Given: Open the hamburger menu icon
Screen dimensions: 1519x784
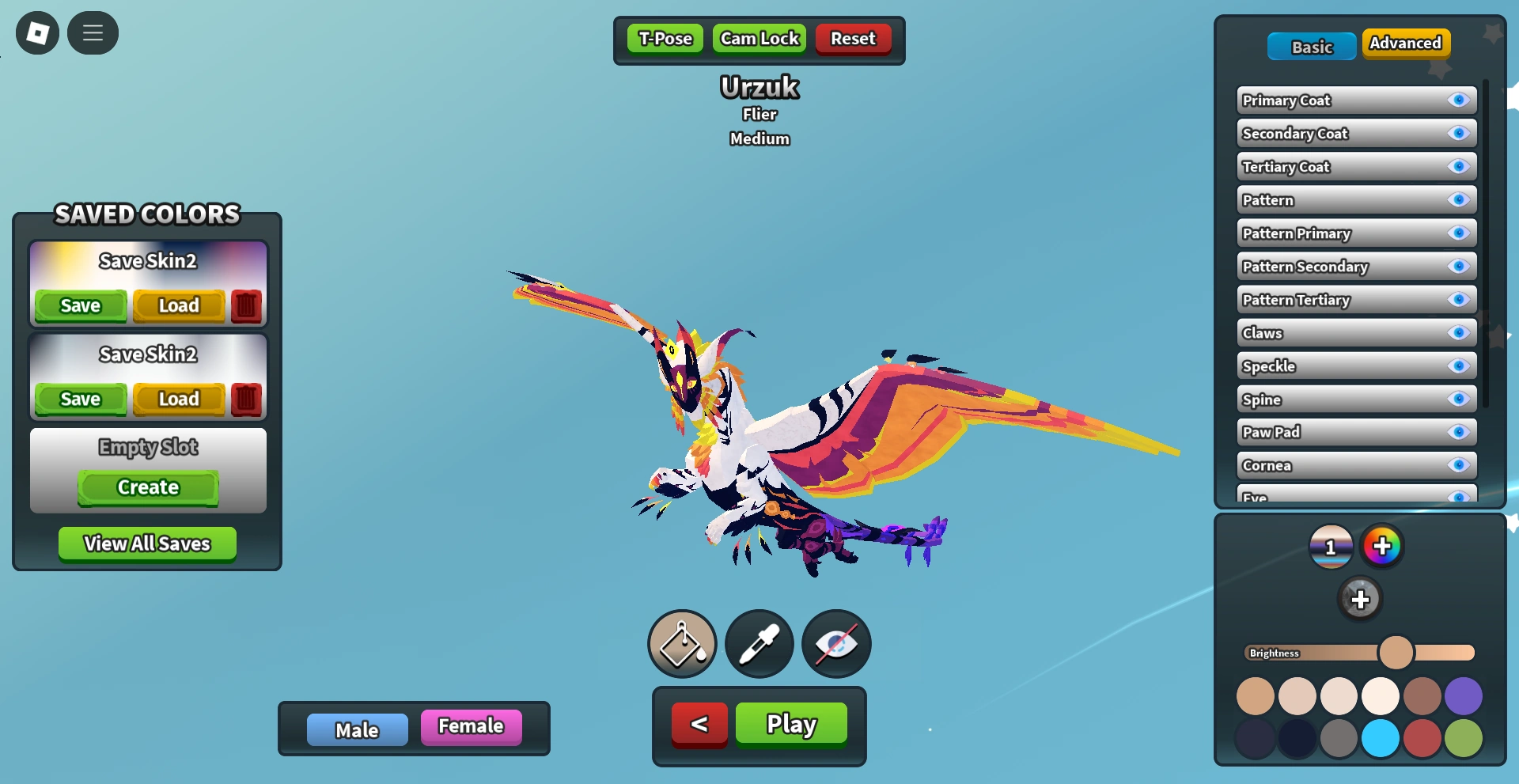Looking at the screenshot, I should click(93, 32).
